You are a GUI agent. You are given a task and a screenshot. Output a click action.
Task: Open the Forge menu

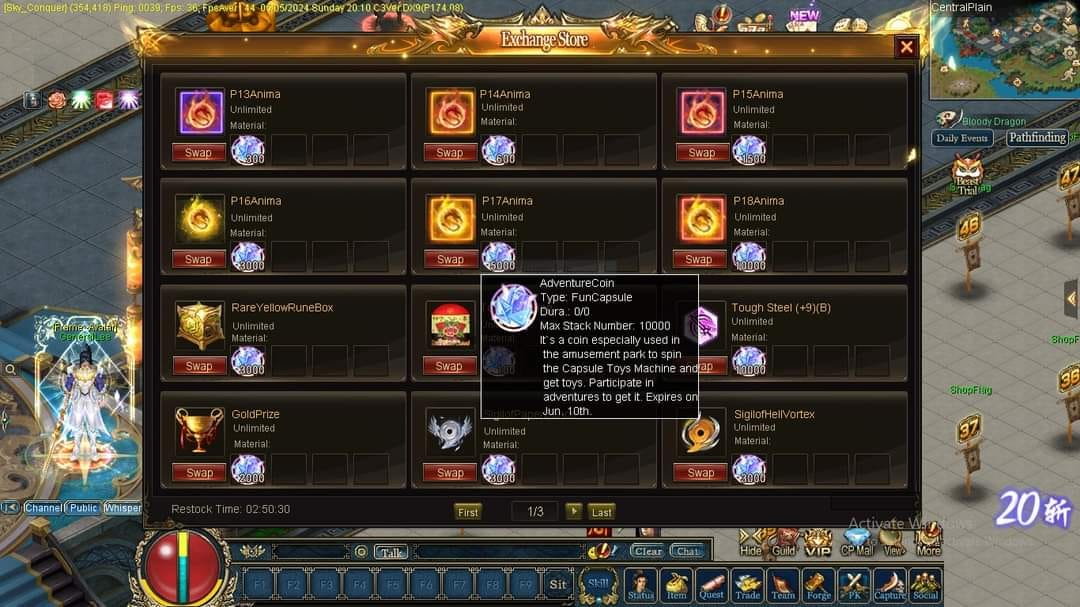[x=818, y=584]
